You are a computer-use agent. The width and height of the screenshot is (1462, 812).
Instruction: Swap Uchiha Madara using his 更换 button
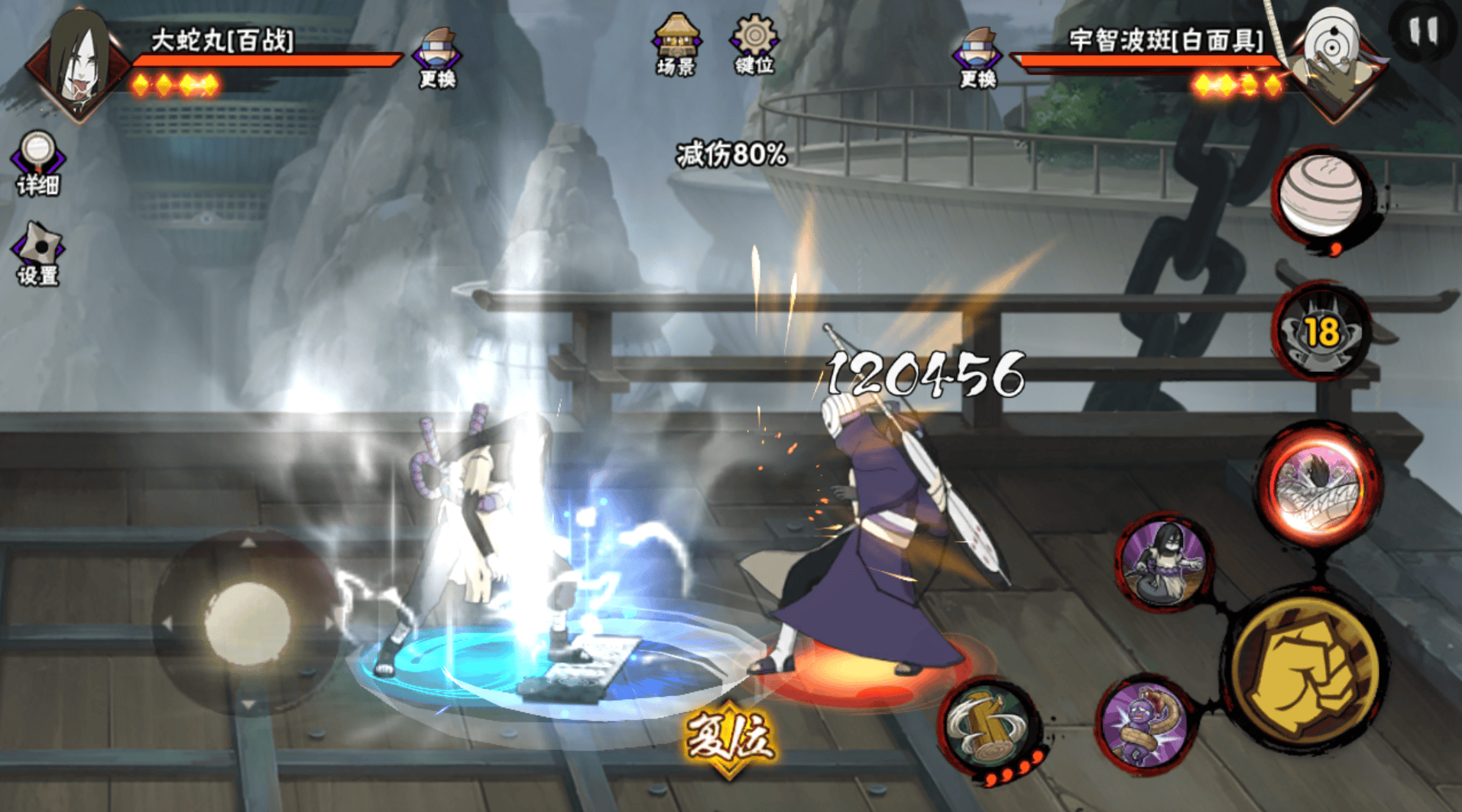[x=978, y=57]
